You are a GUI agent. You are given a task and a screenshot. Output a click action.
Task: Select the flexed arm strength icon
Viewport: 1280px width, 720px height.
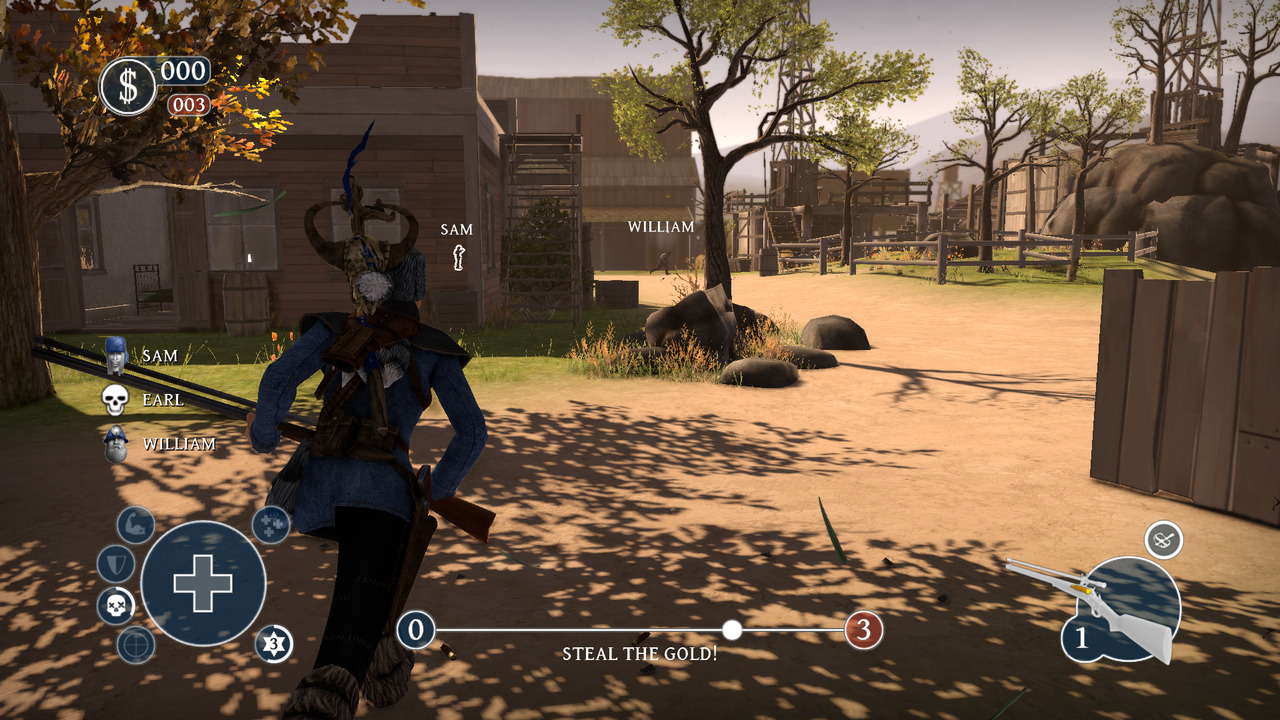point(135,525)
